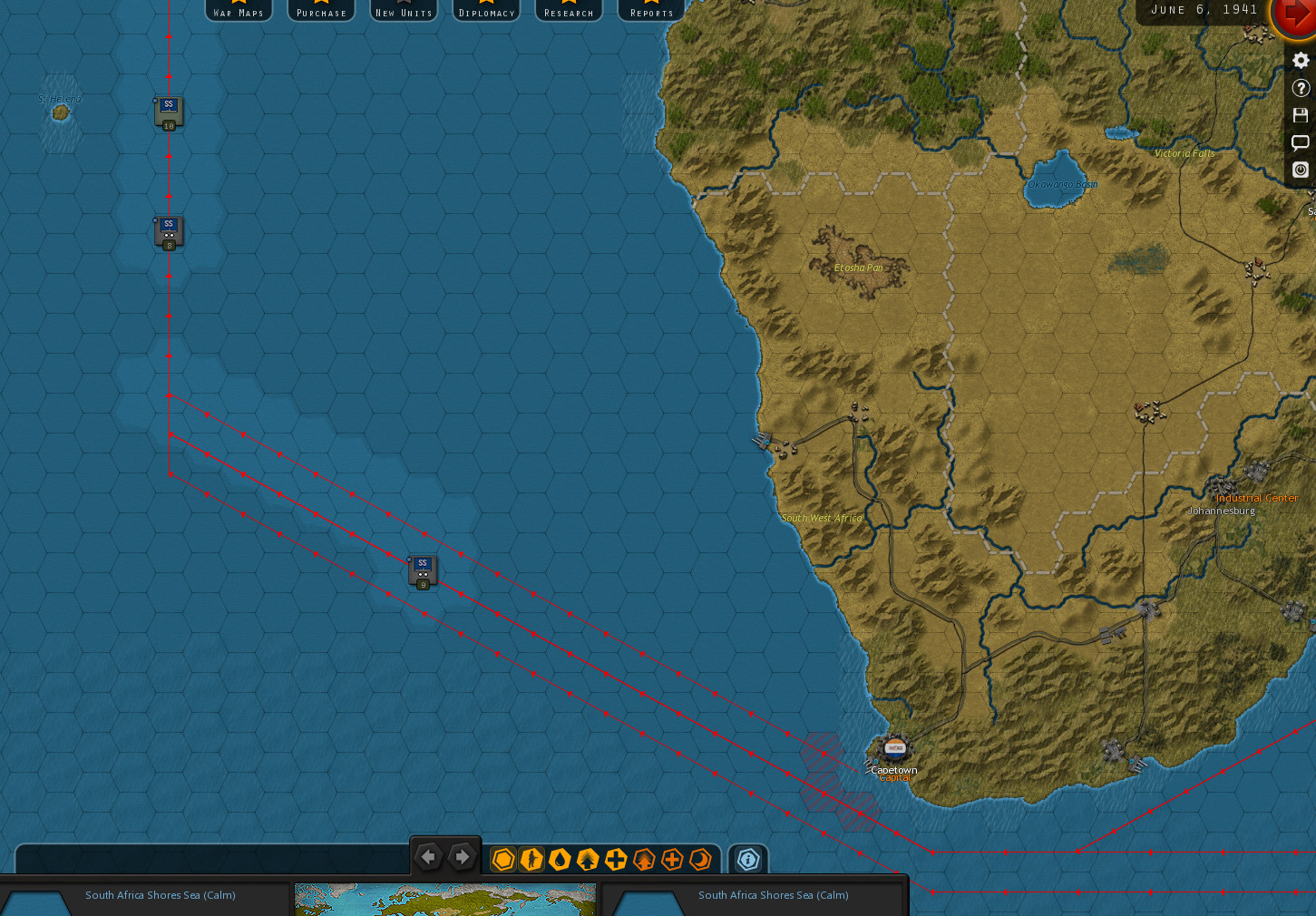
Task: Toggle the soldier silhouette icon
Action: coord(531,859)
